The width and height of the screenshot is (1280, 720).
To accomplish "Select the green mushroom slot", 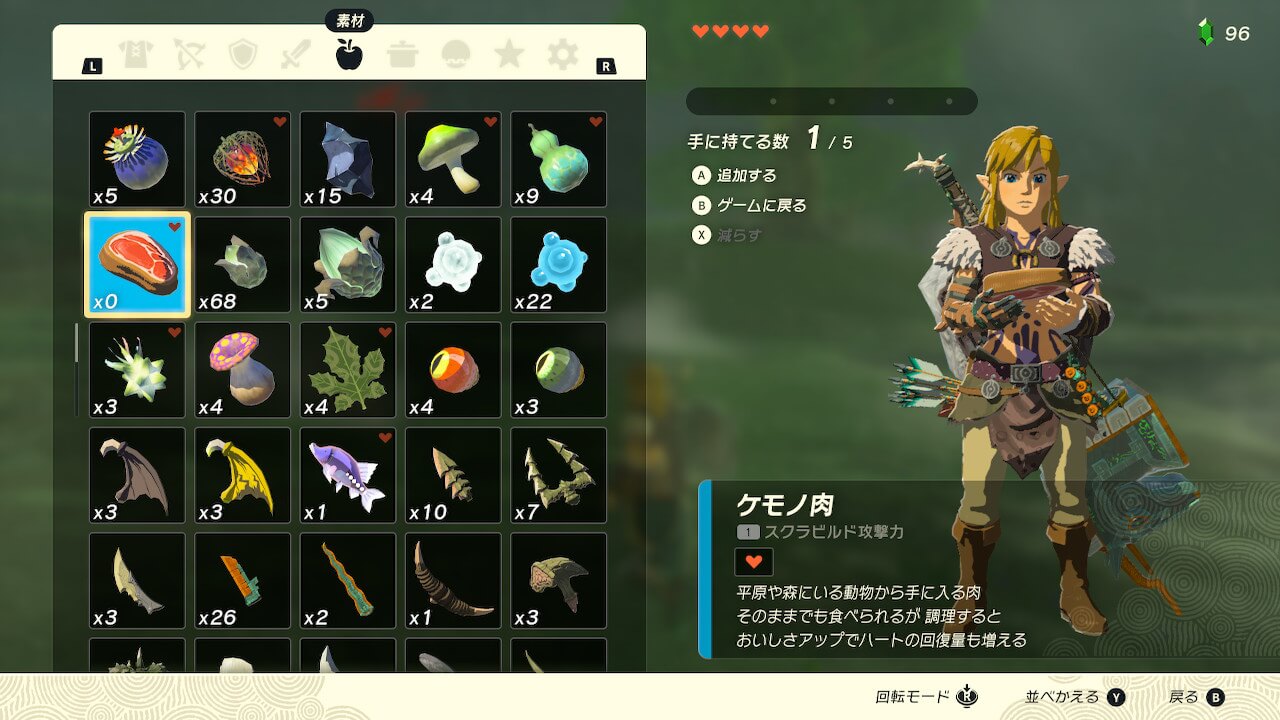I will [453, 159].
